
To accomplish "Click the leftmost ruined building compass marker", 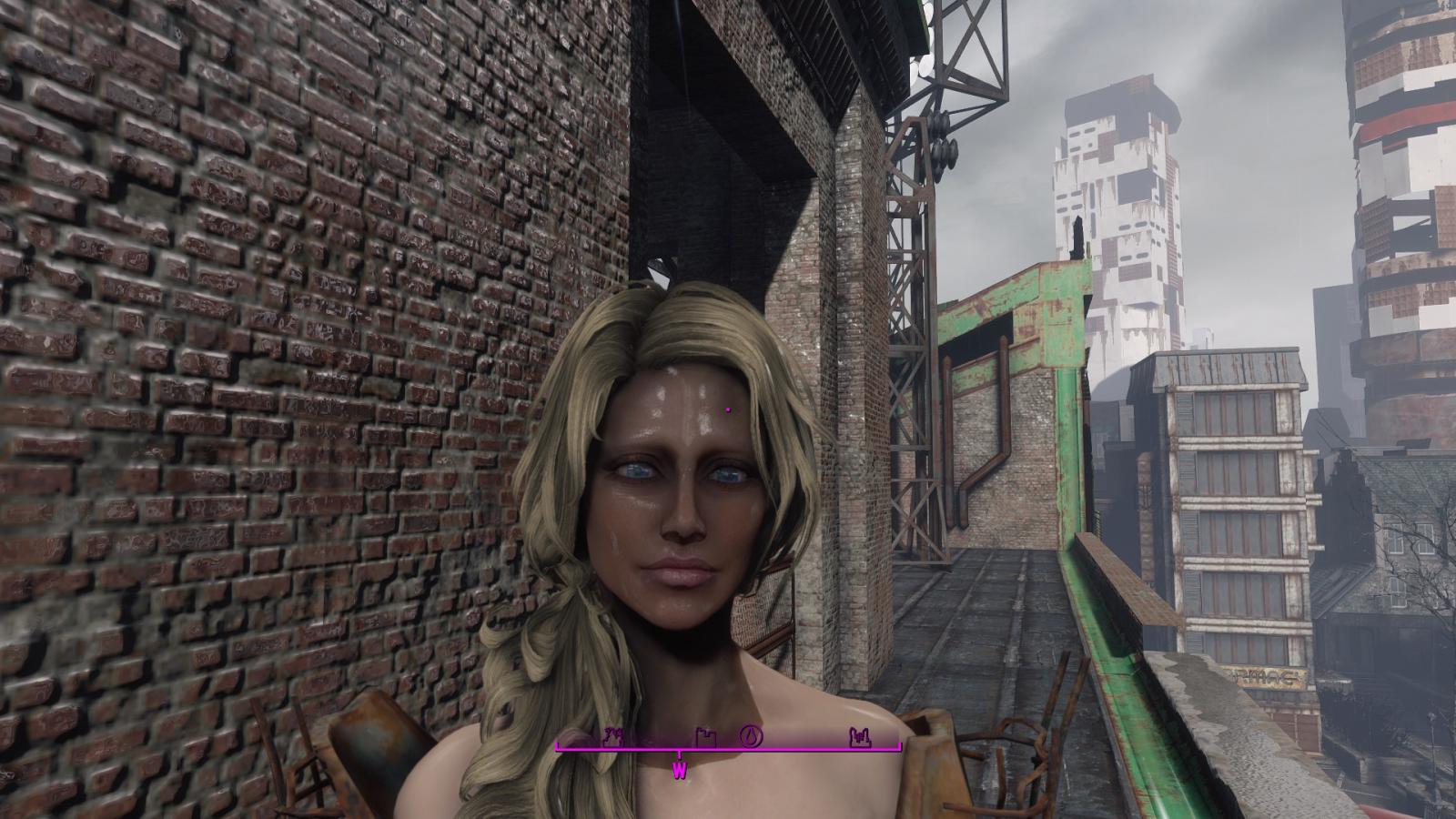I will point(611,735).
